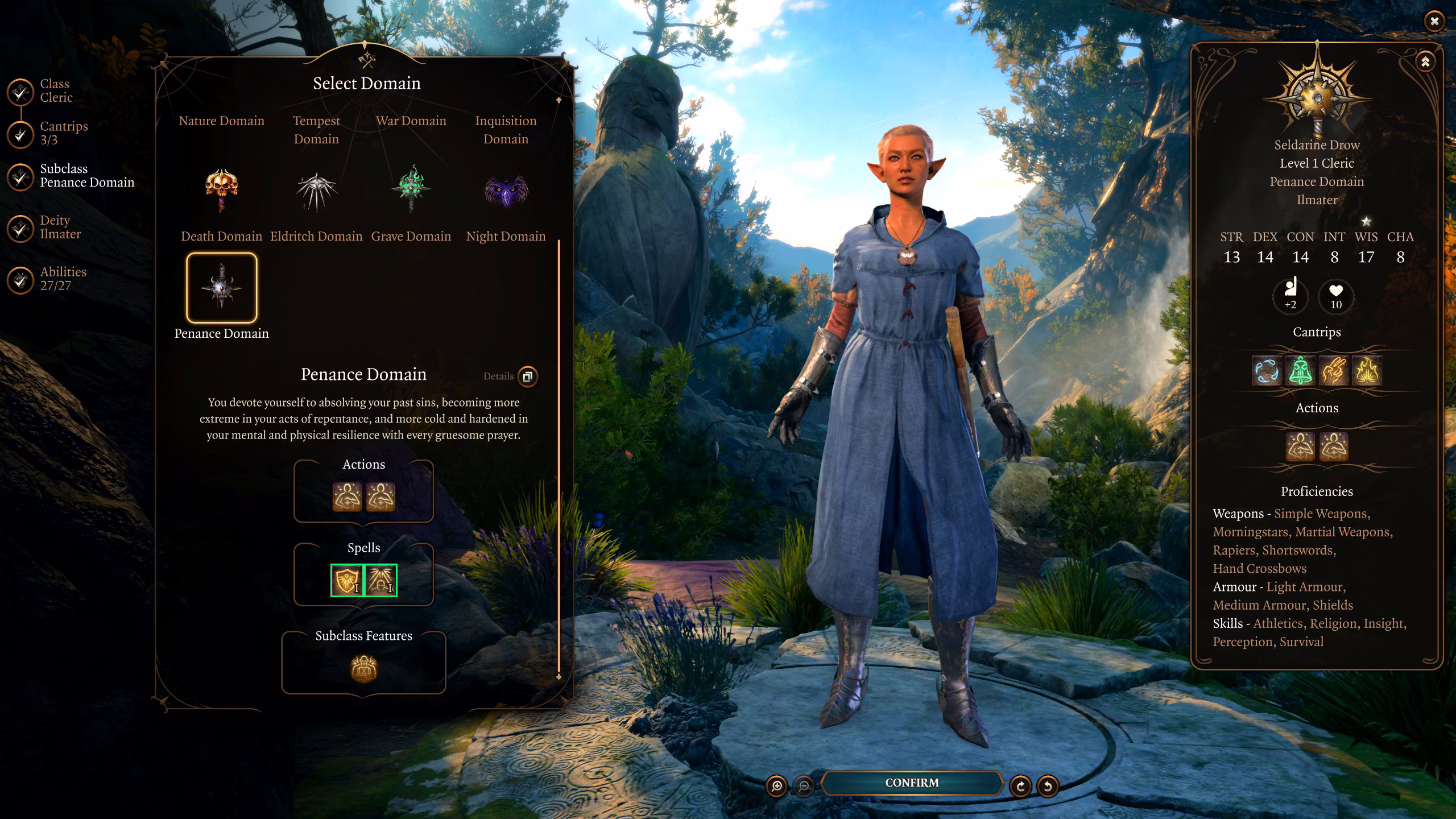1456x819 pixels.
Task: Close the character creation screen
Action: point(1434,22)
